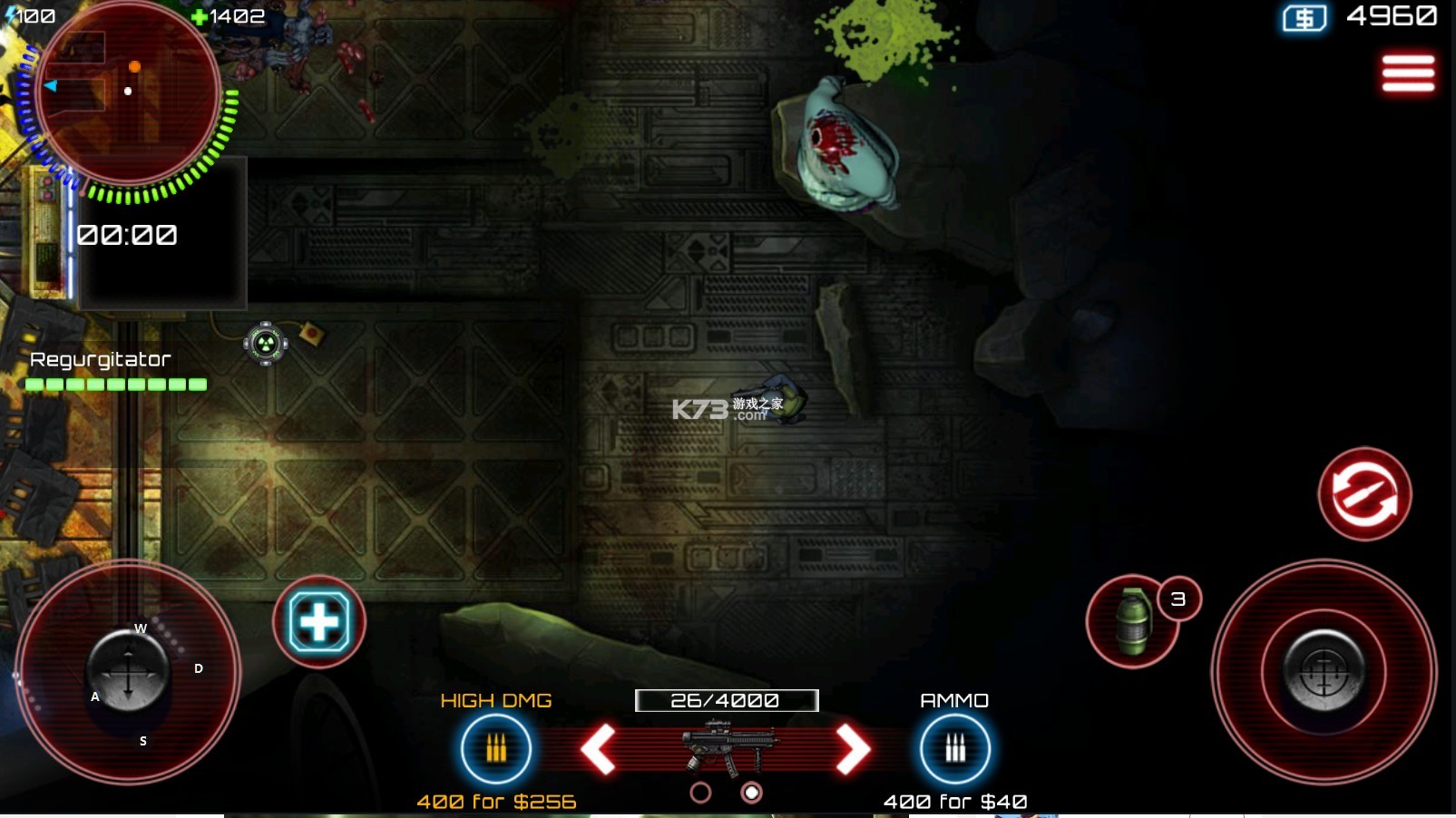Select the rifle icon in the weapon bar
This screenshot has width=1456, height=818.
pyautogui.click(x=728, y=745)
